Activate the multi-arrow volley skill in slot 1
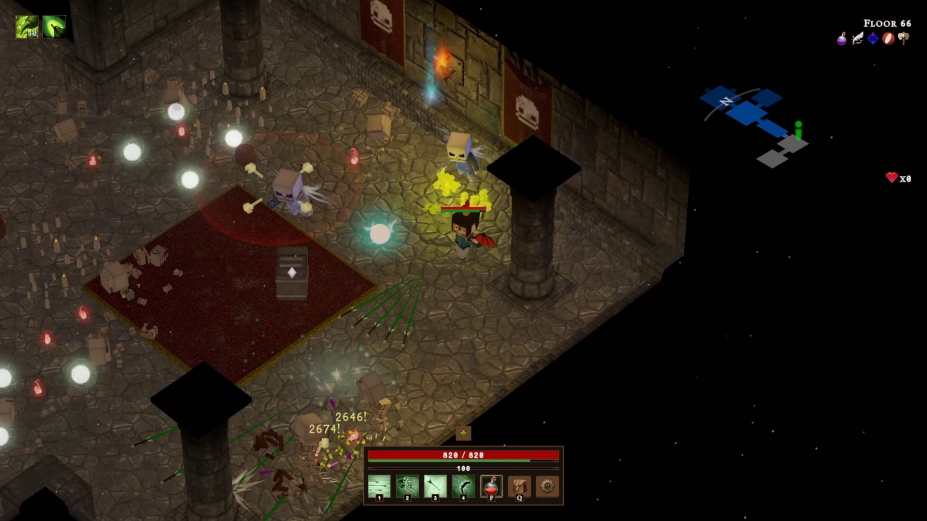 click(379, 487)
